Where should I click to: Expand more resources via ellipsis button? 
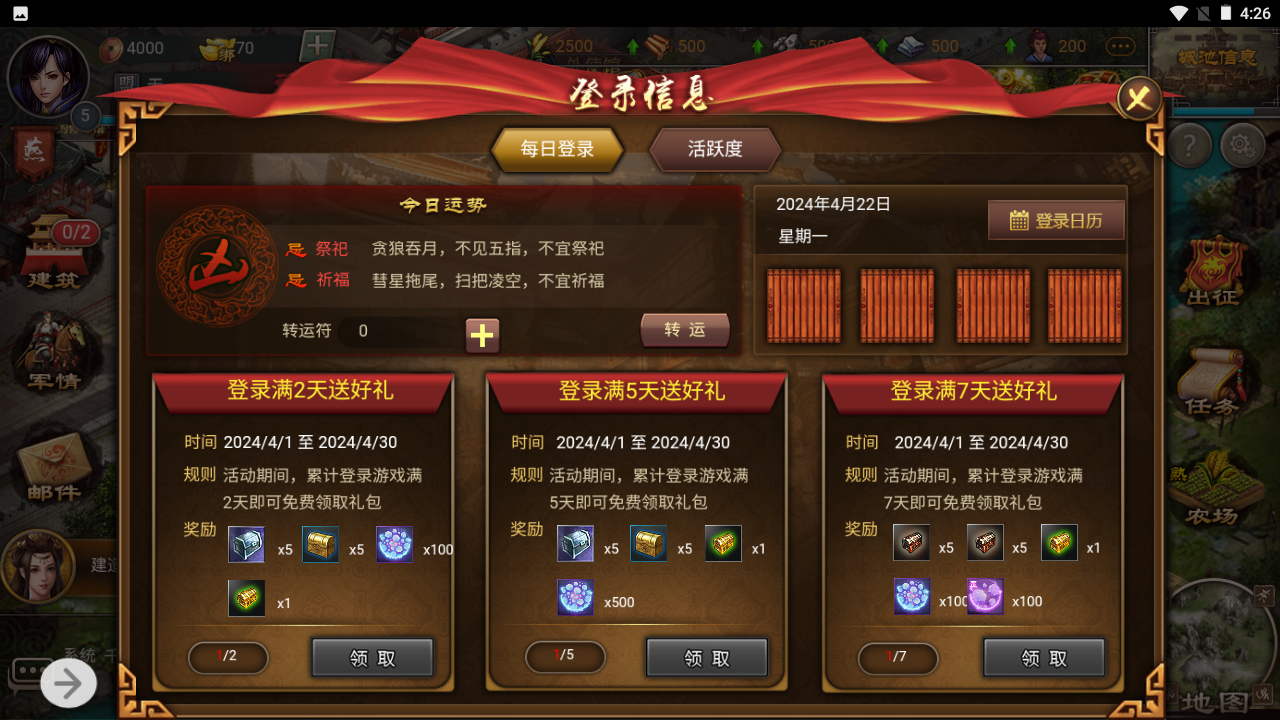click(1120, 46)
